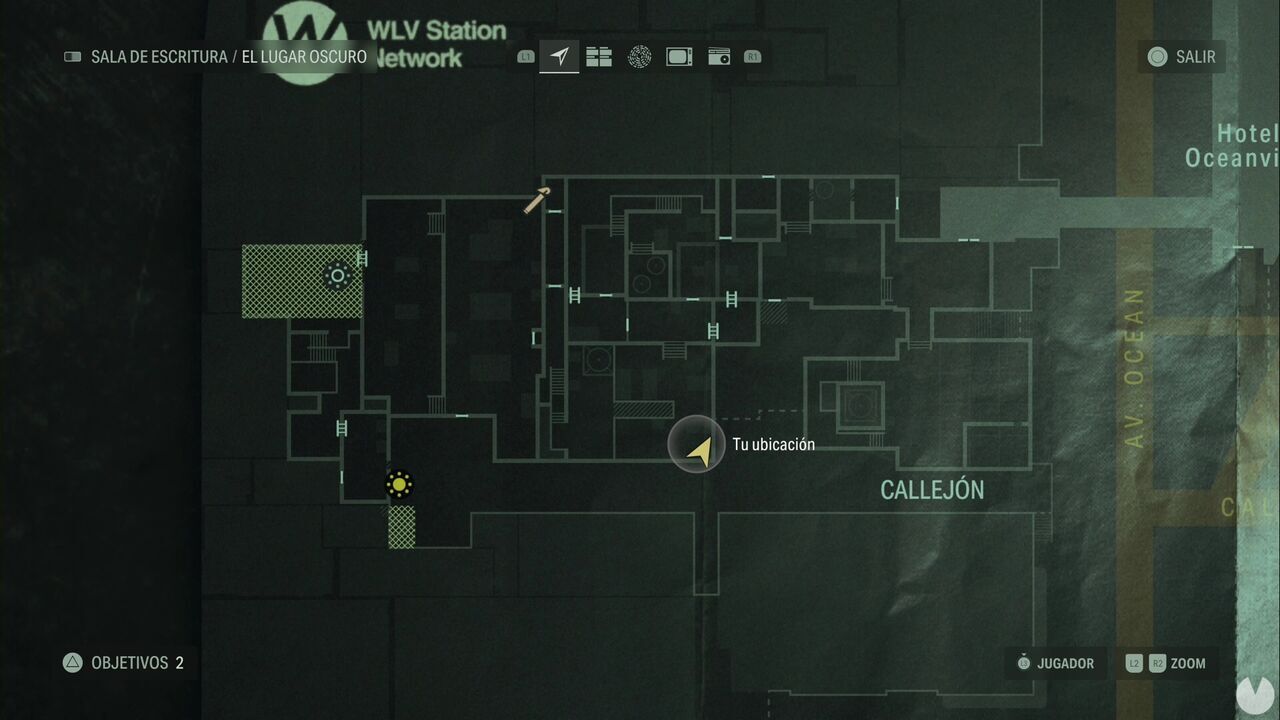Click the SALIR exit control
The width and height of the screenshot is (1280, 720).
pos(1181,57)
